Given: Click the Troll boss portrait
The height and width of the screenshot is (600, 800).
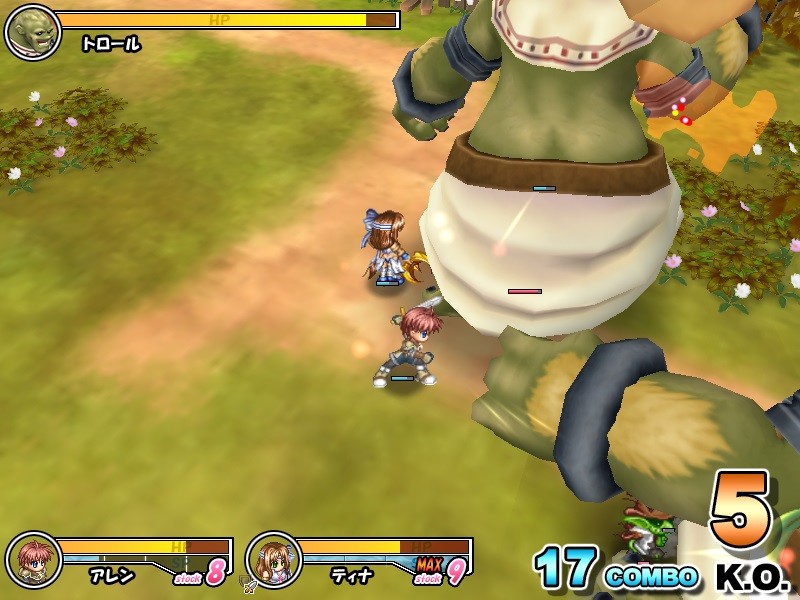Looking at the screenshot, I should pyautogui.click(x=33, y=31).
